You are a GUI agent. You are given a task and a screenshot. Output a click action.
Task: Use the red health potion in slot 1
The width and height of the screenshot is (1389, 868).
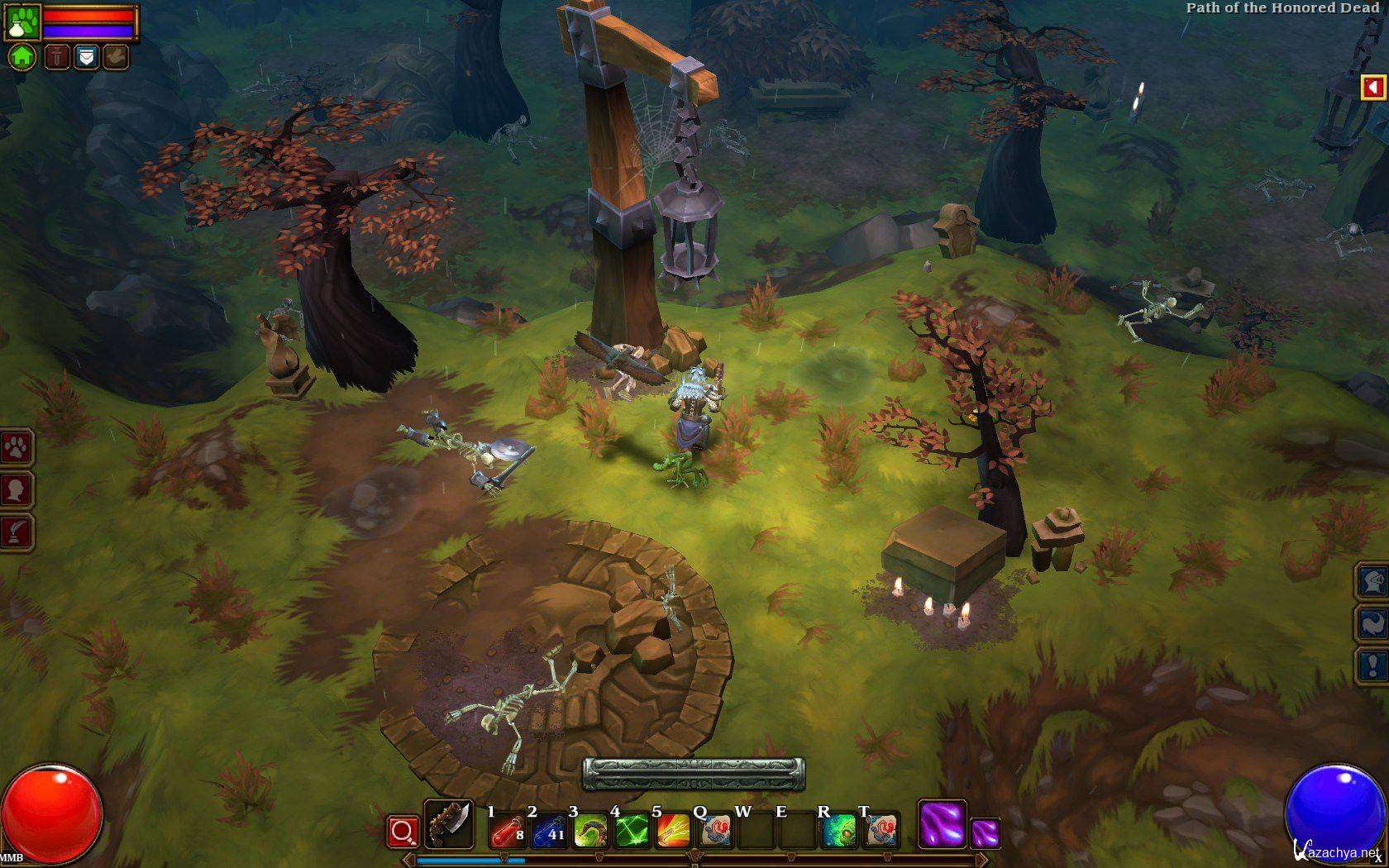tap(506, 830)
